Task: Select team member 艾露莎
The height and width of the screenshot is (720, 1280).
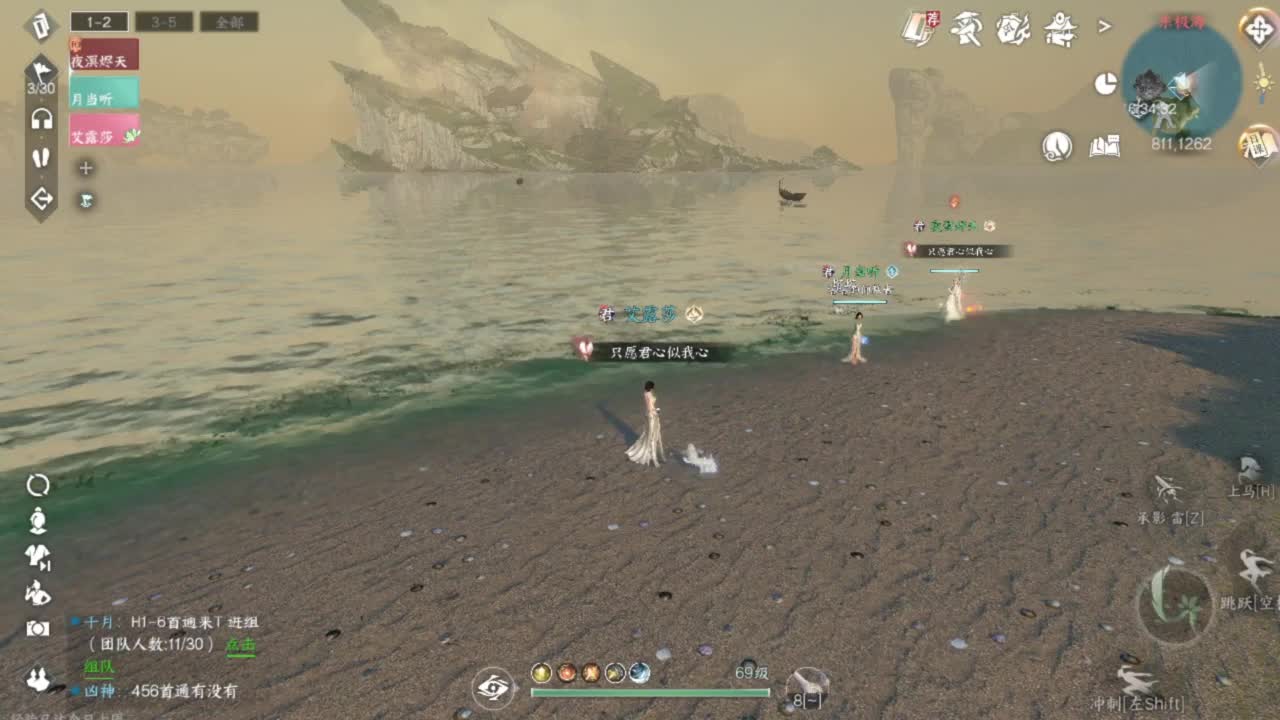Action: tap(104, 131)
